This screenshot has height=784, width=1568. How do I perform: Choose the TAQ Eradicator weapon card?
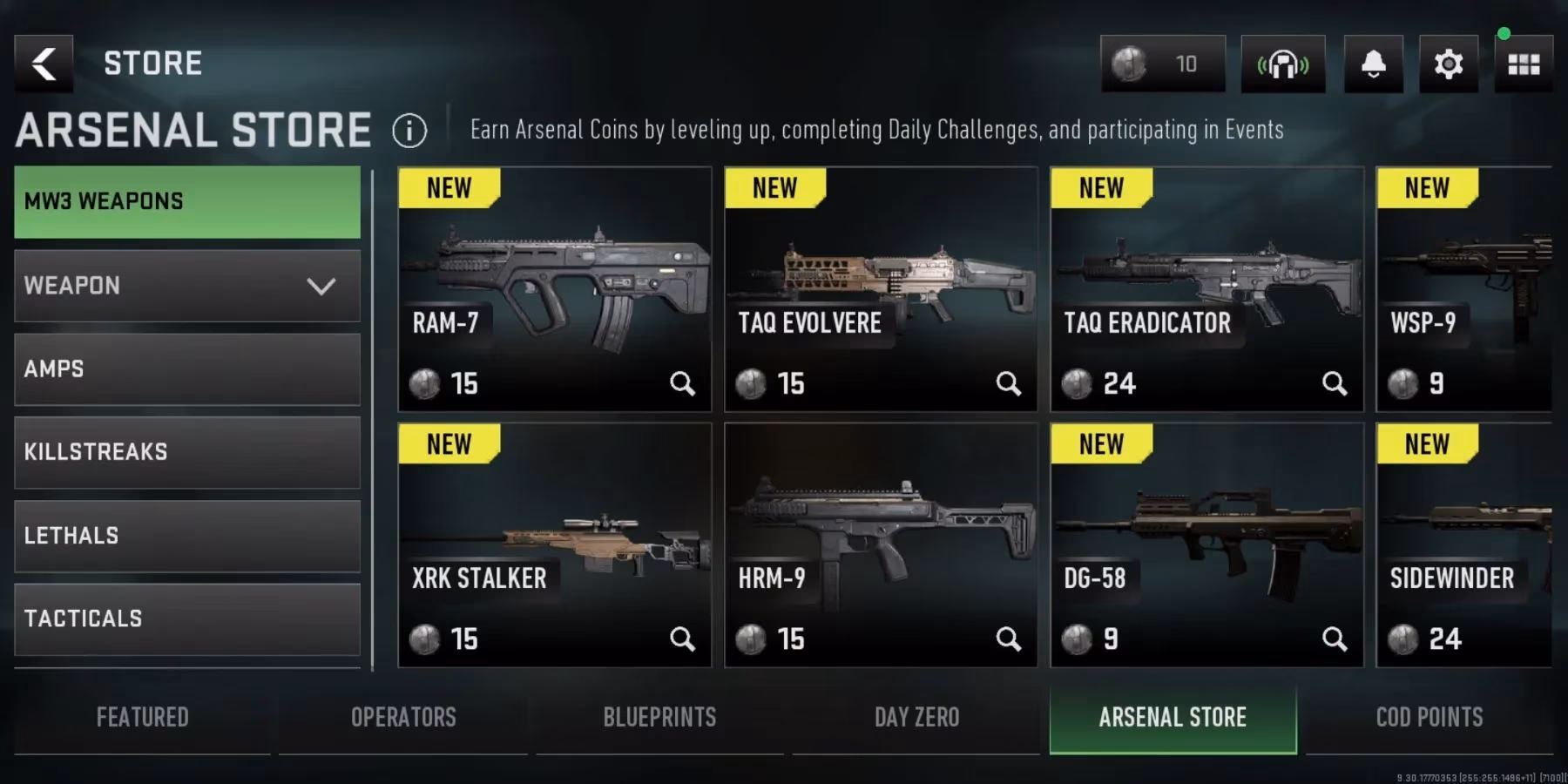(1206, 288)
